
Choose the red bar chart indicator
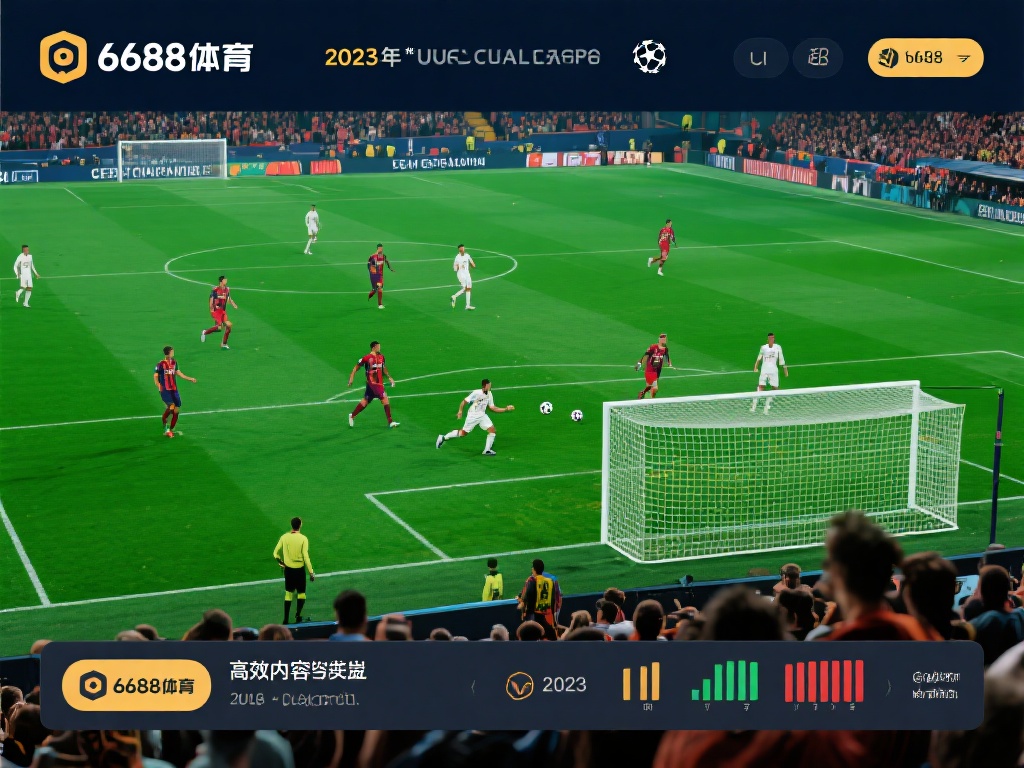pyautogui.click(x=824, y=682)
